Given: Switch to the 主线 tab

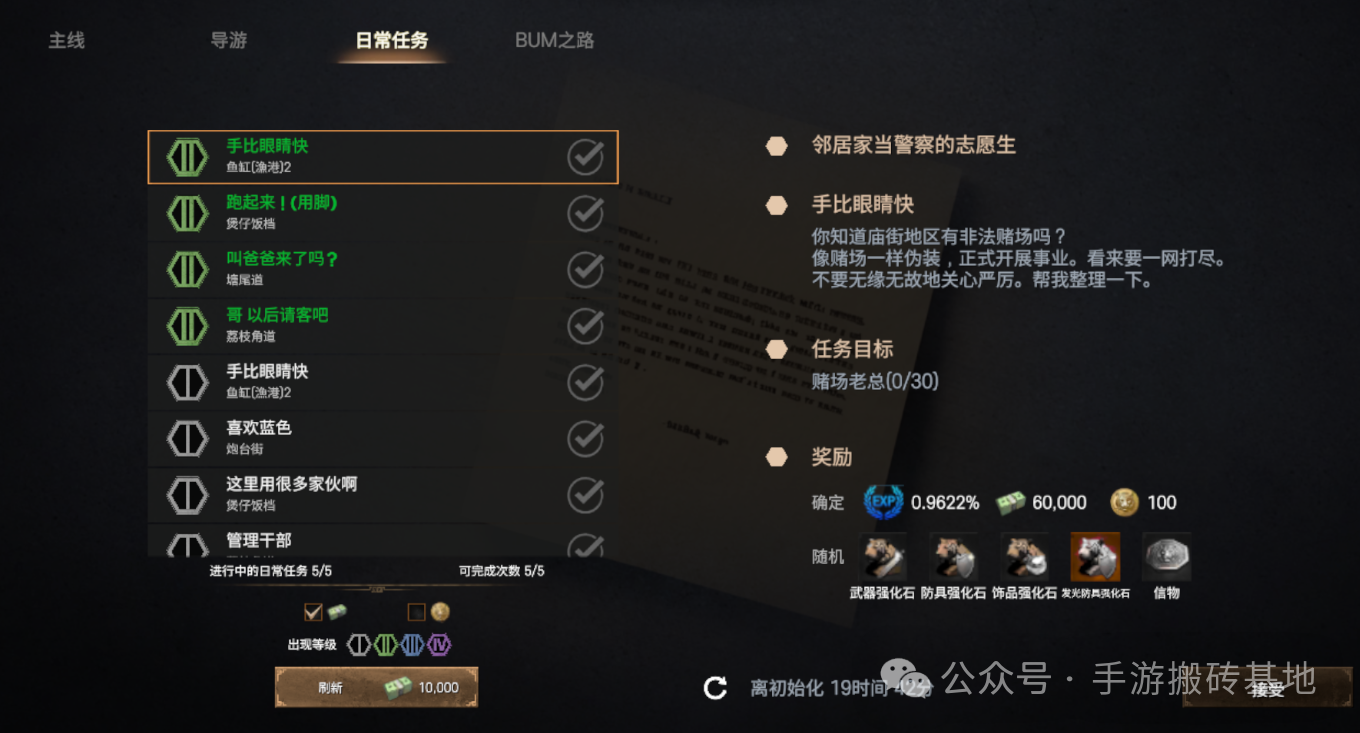Looking at the screenshot, I should (x=66, y=40).
